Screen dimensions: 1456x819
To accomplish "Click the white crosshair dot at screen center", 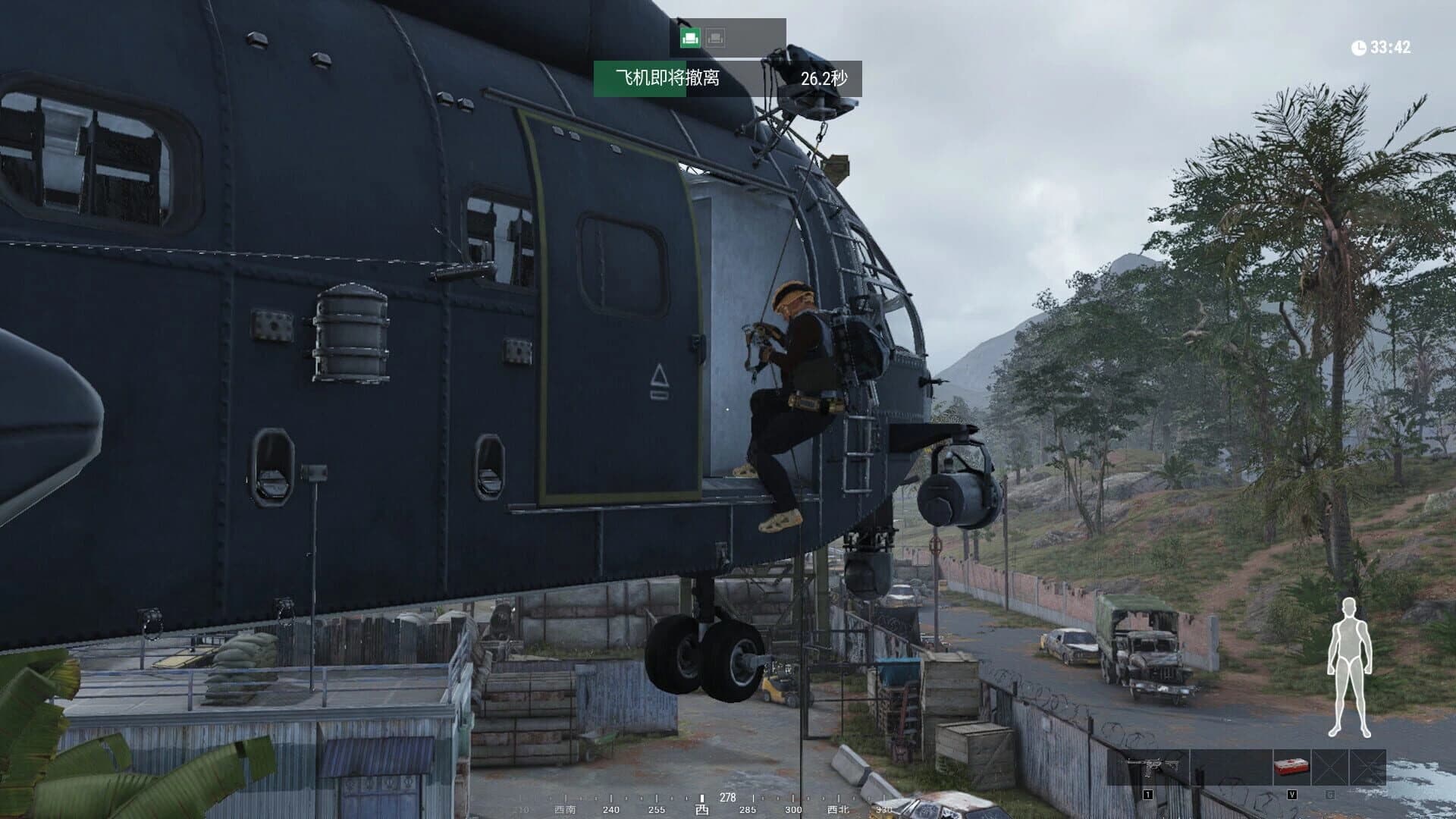I will point(728,409).
